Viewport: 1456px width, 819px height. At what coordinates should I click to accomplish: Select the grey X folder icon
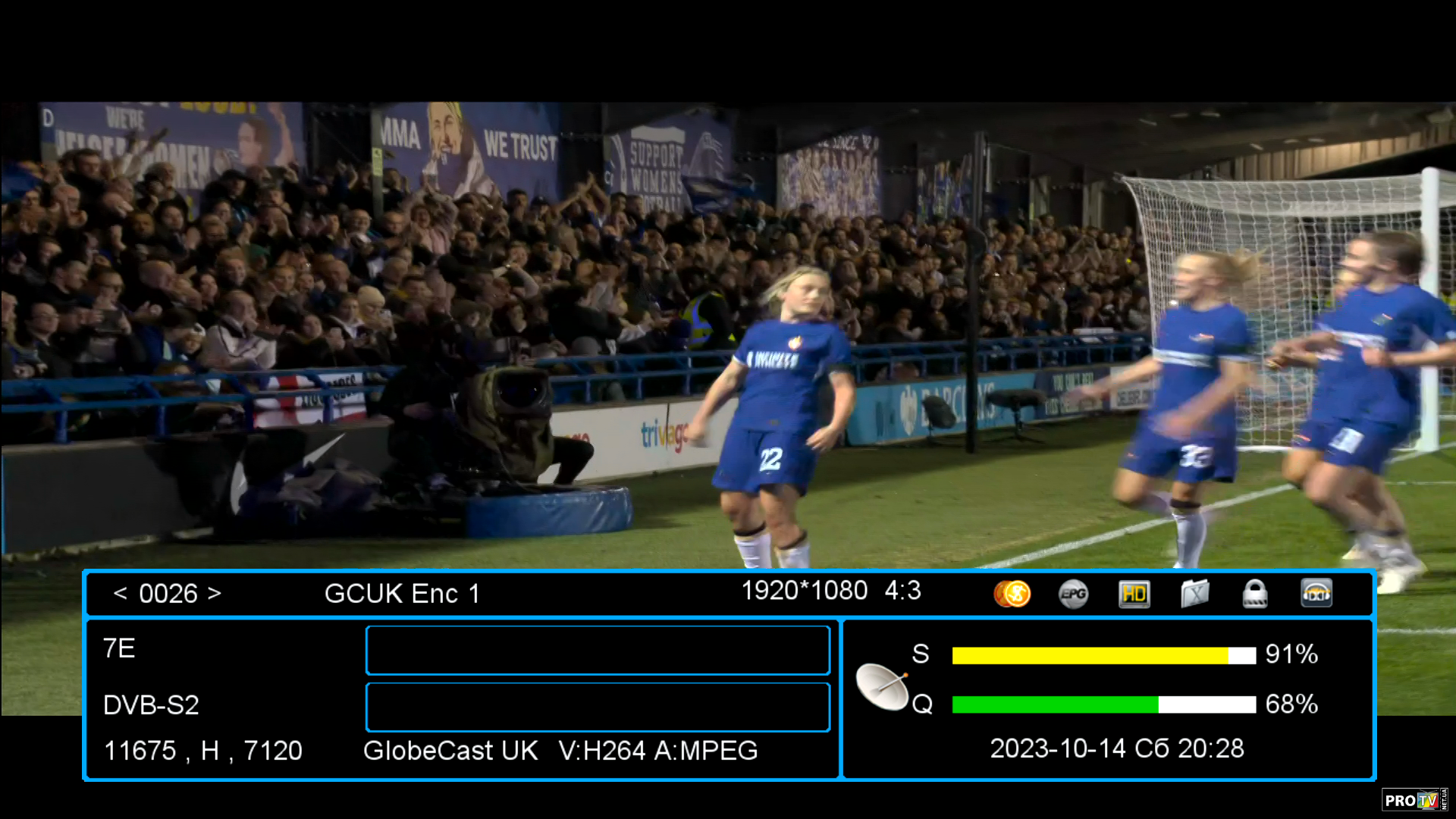(1194, 594)
